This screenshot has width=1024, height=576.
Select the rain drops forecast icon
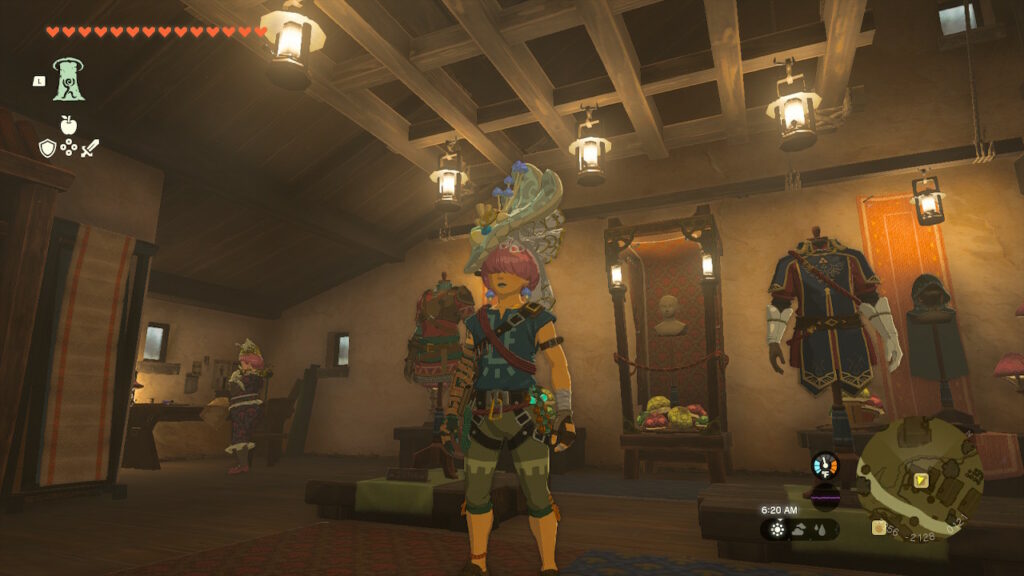coord(821,529)
